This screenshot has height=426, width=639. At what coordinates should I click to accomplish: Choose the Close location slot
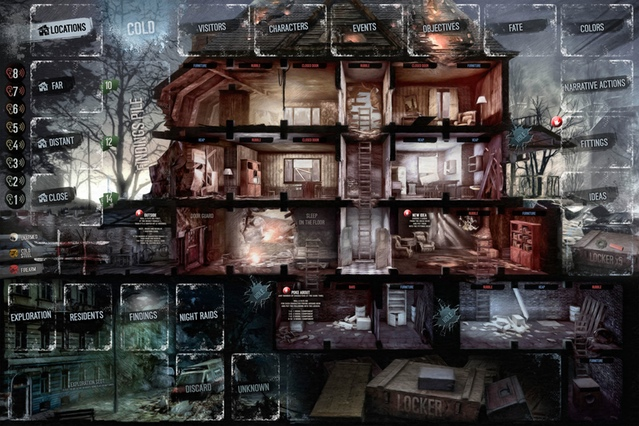63,197
